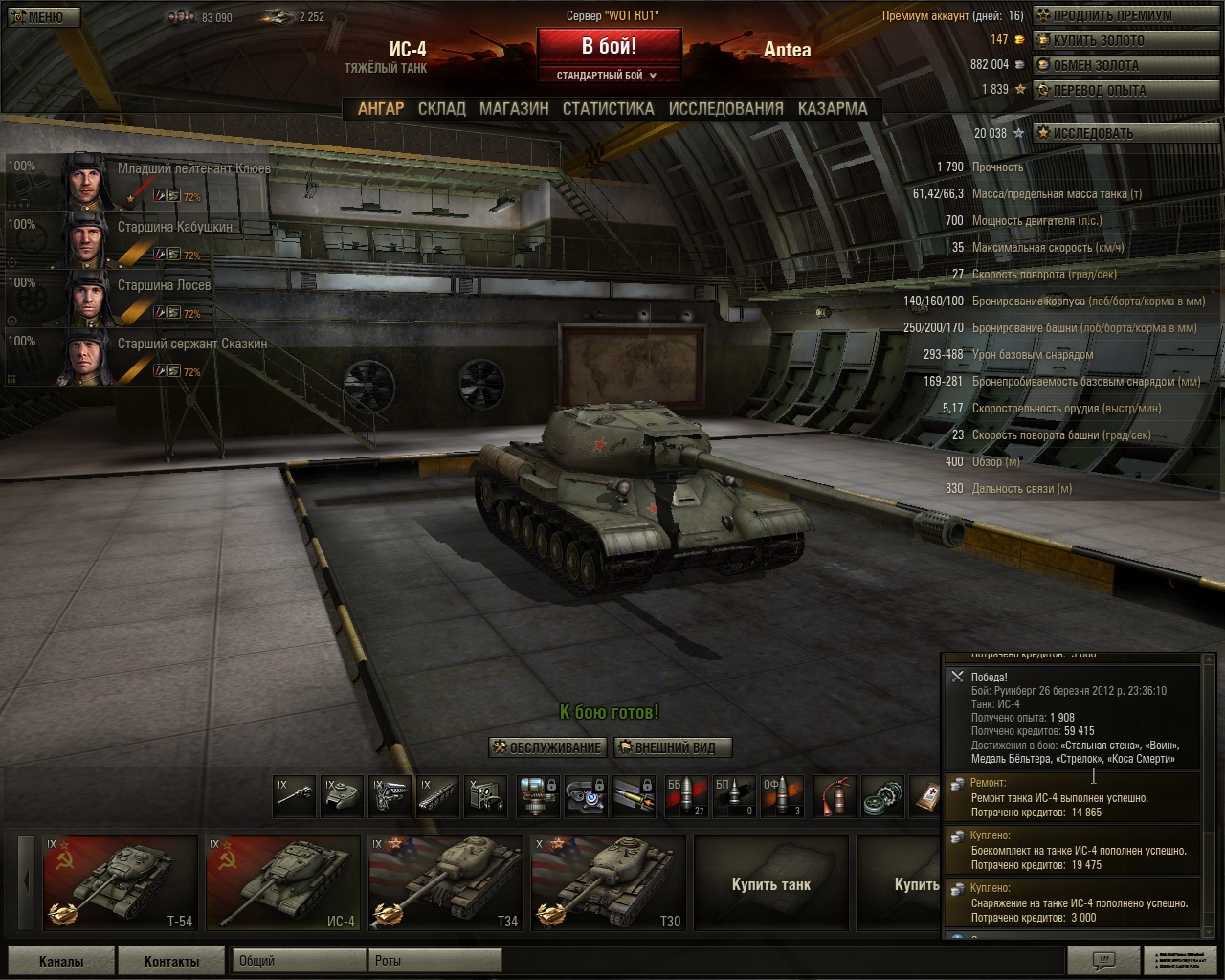Start battle with the В бой! button
This screenshot has height=980, width=1225.
[x=609, y=46]
